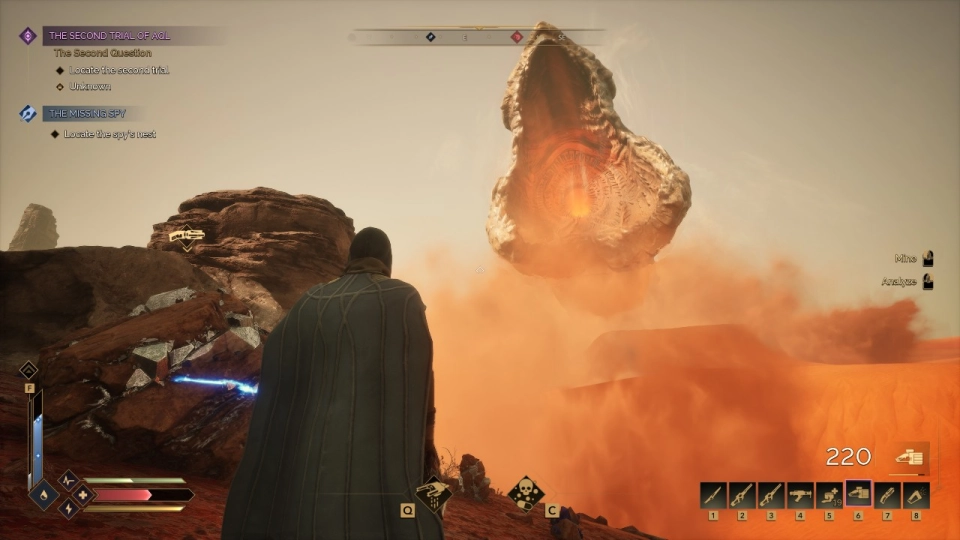The image size is (960, 540).
Task: Select The Missing Spy quest tracker entry
Action: coord(88,114)
